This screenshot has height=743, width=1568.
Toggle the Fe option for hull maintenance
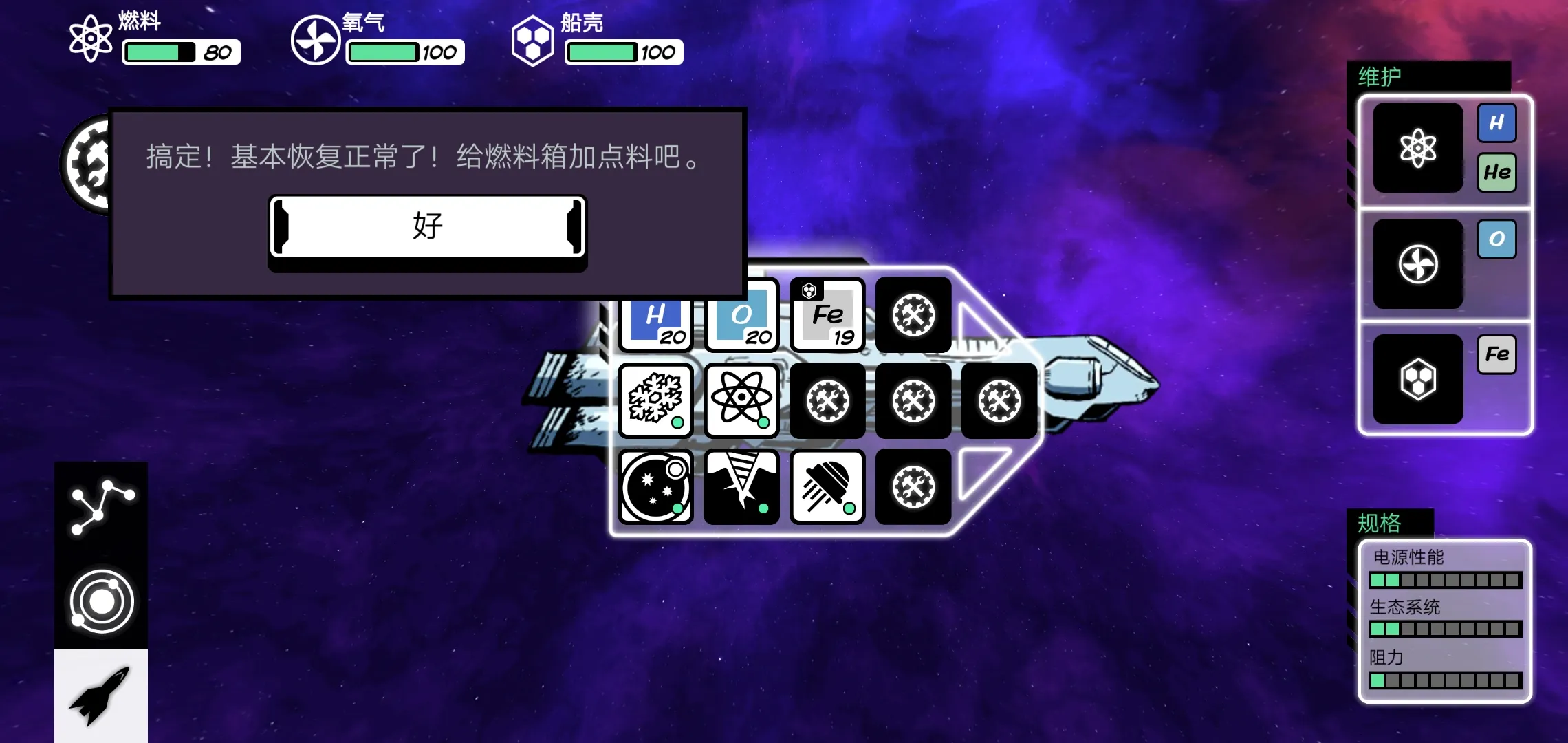1497,354
